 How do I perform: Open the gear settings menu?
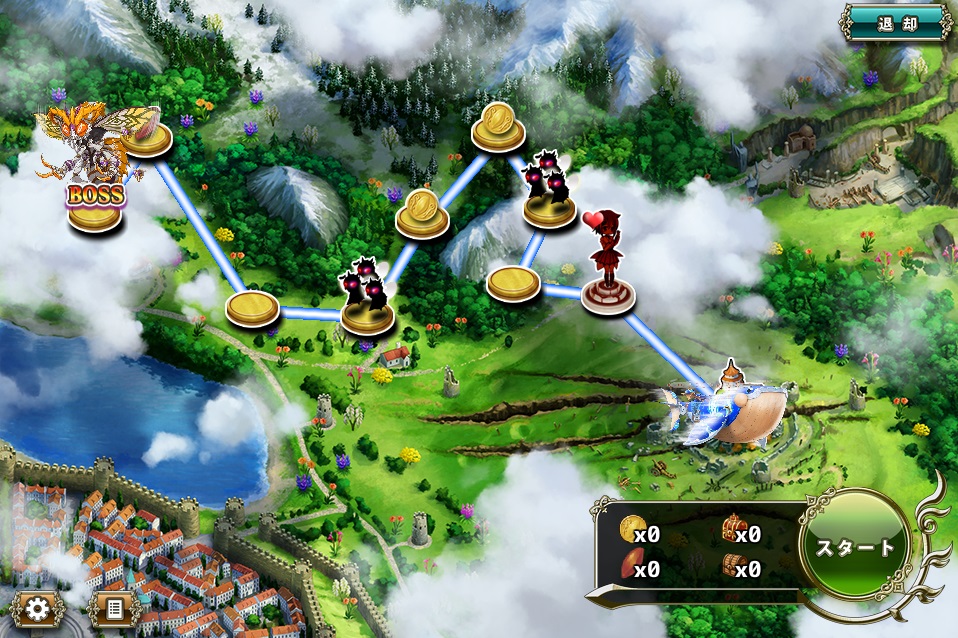point(39,607)
